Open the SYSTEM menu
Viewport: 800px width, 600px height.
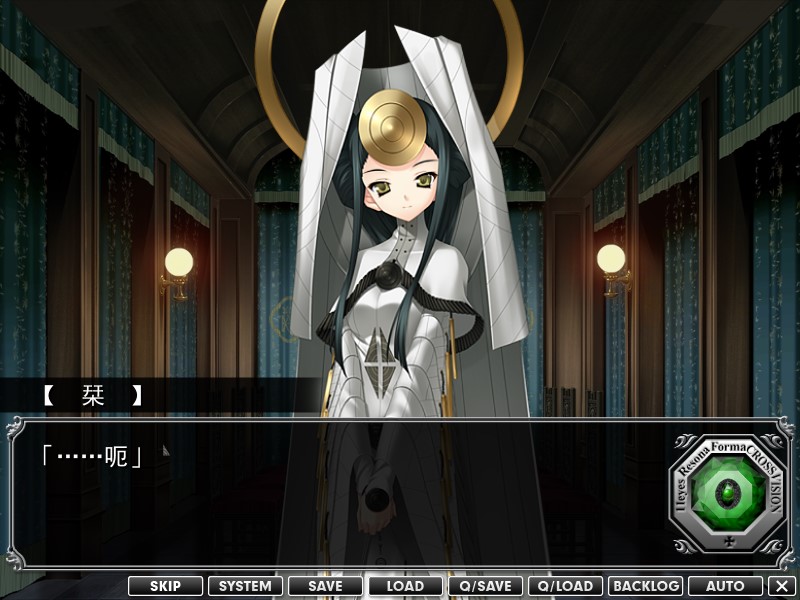pyautogui.click(x=245, y=586)
